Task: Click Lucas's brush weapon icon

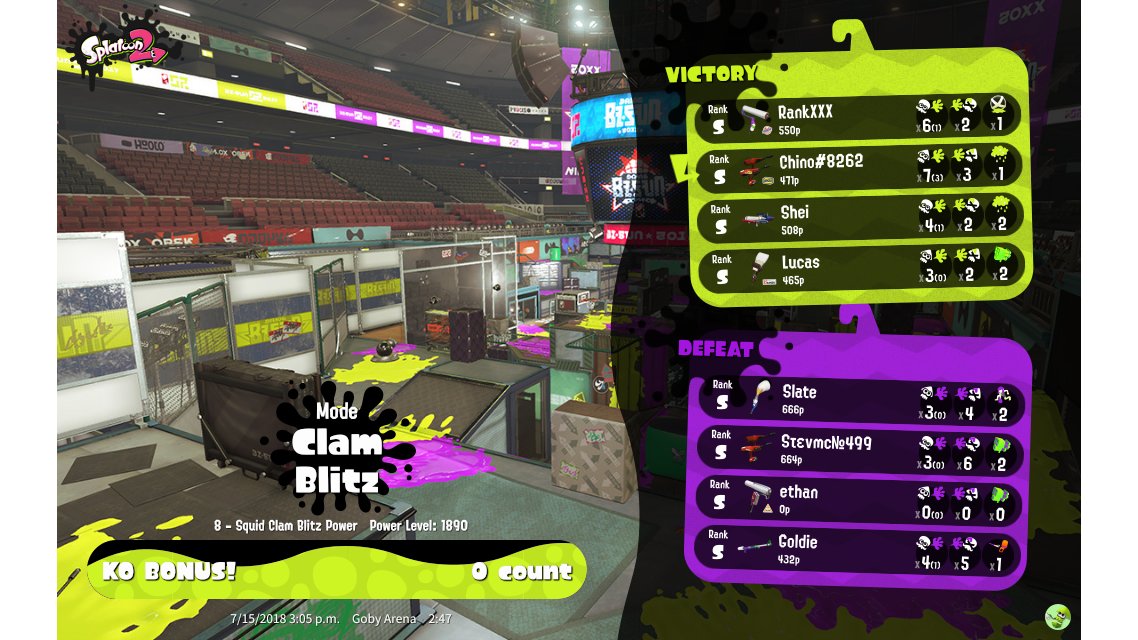Action: click(x=762, y=268)
